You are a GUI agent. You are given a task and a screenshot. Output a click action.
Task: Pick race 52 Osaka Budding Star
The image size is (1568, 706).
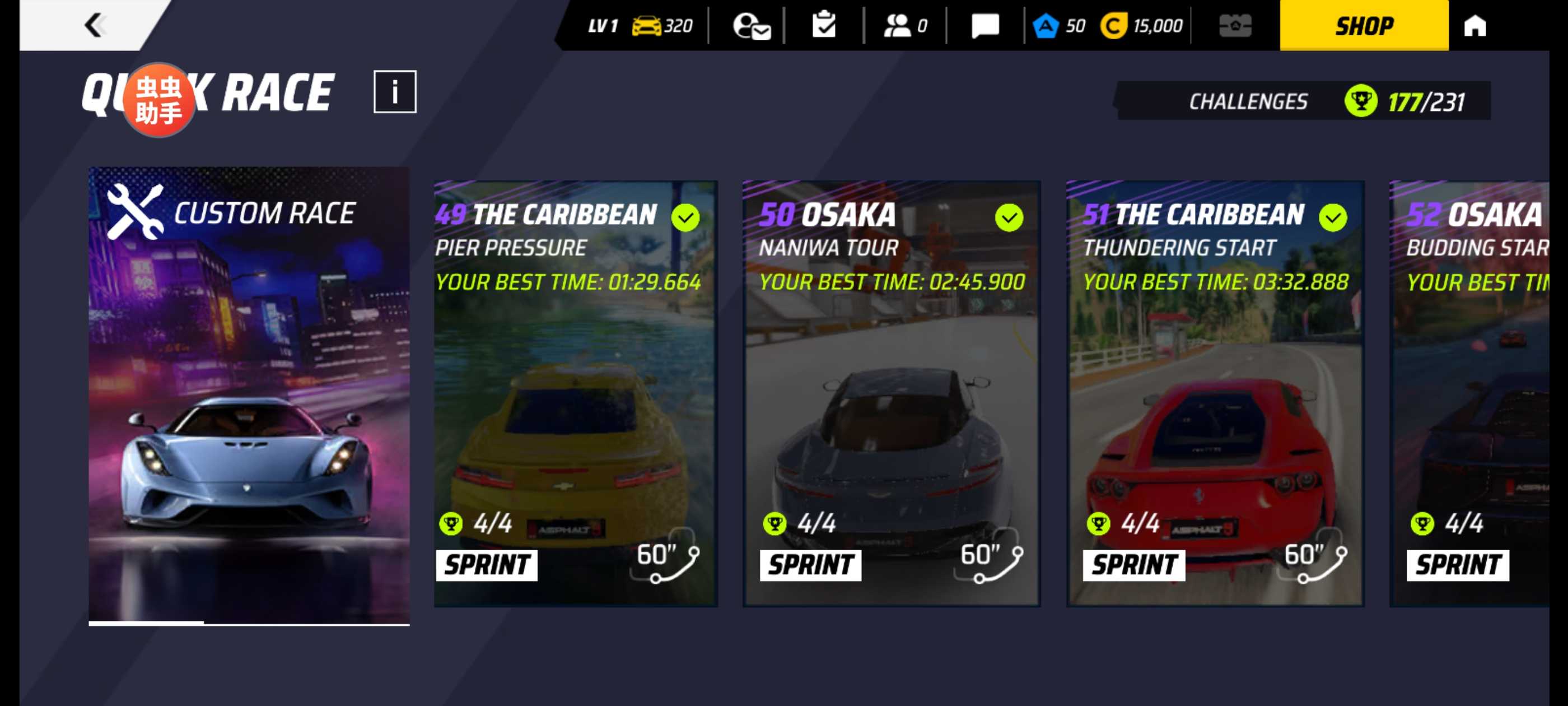coord(1473,393)
